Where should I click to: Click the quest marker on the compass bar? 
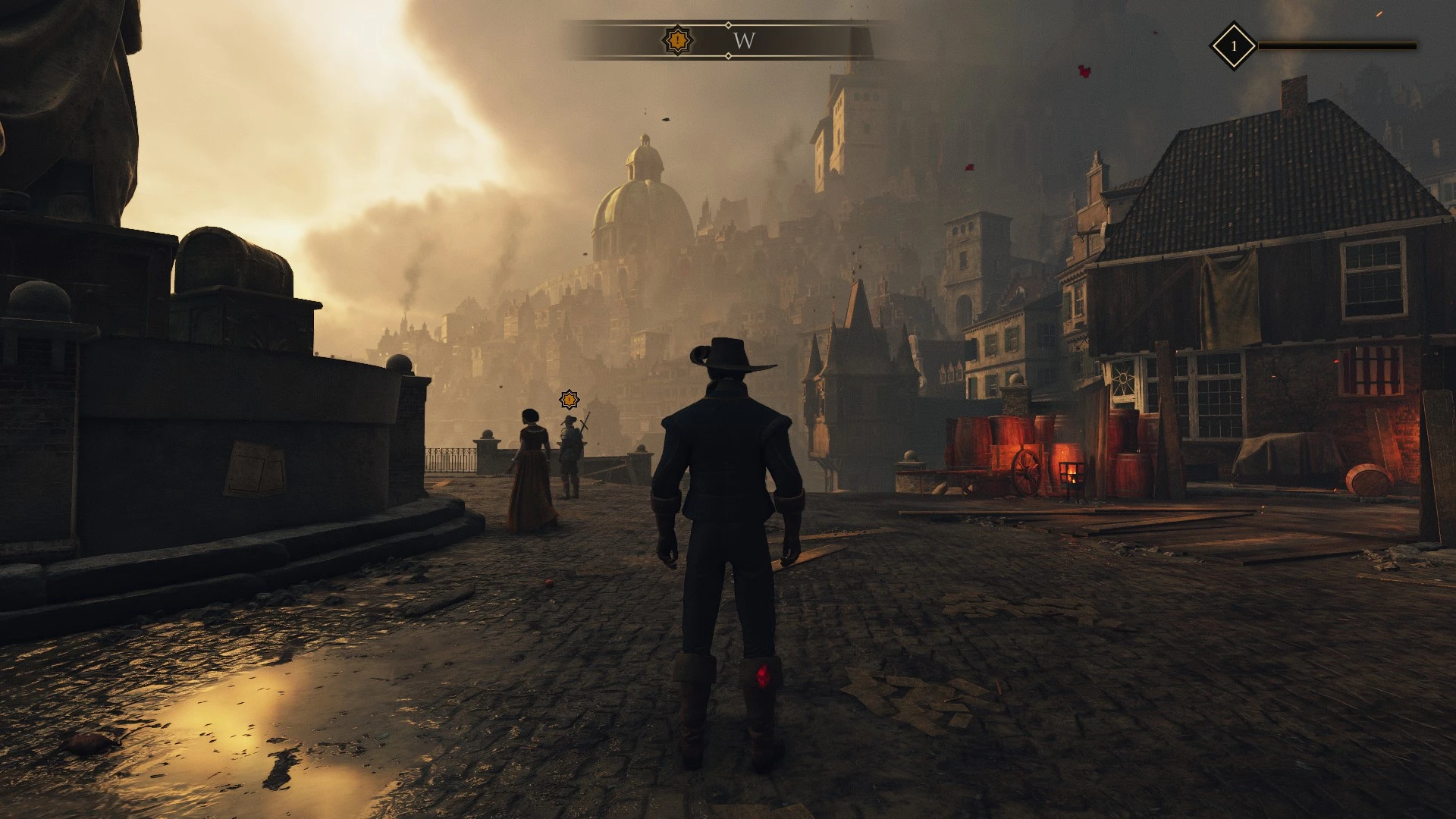point(677,40)
